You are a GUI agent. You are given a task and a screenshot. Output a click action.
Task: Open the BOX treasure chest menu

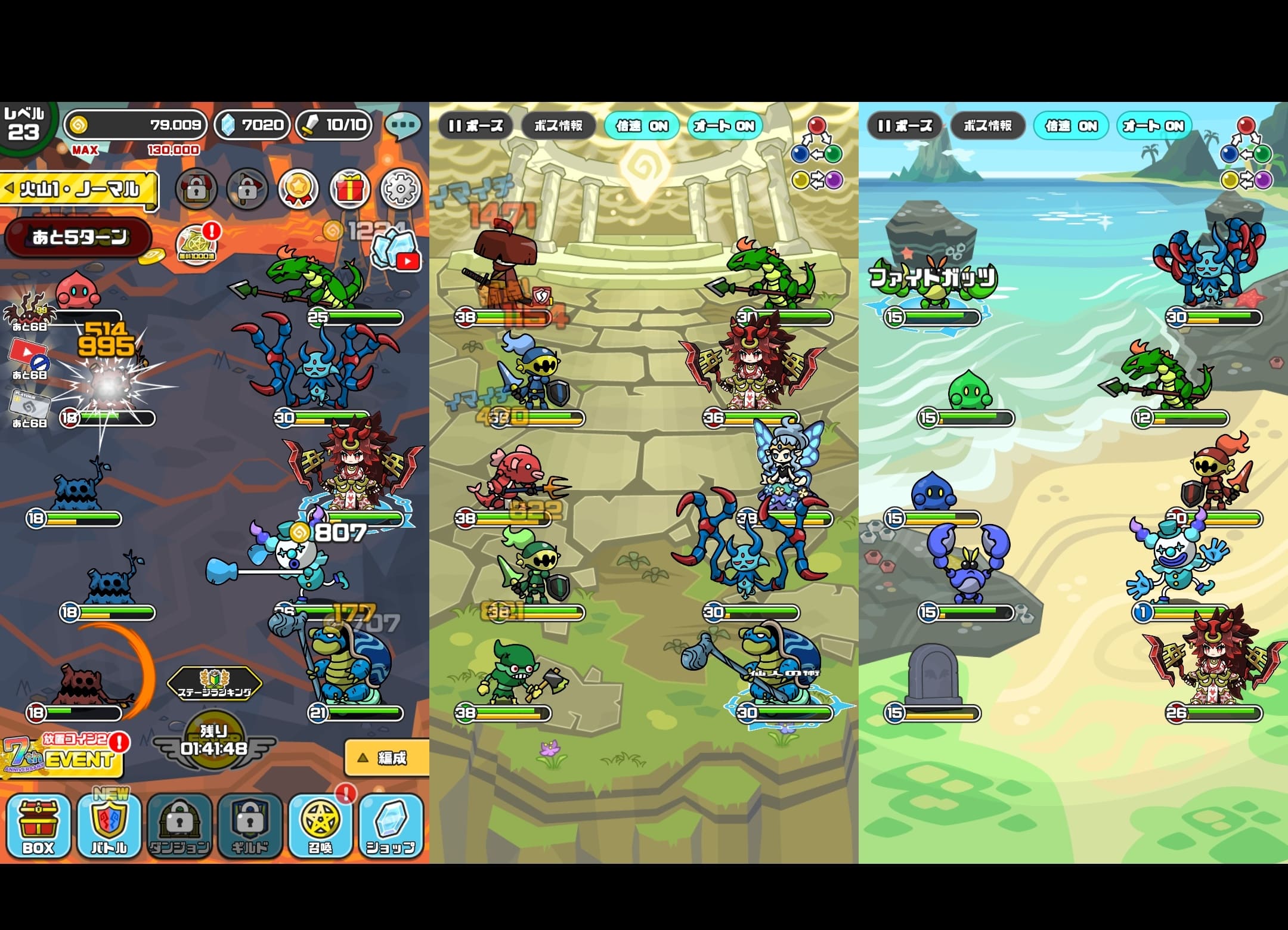pos(38,826)
